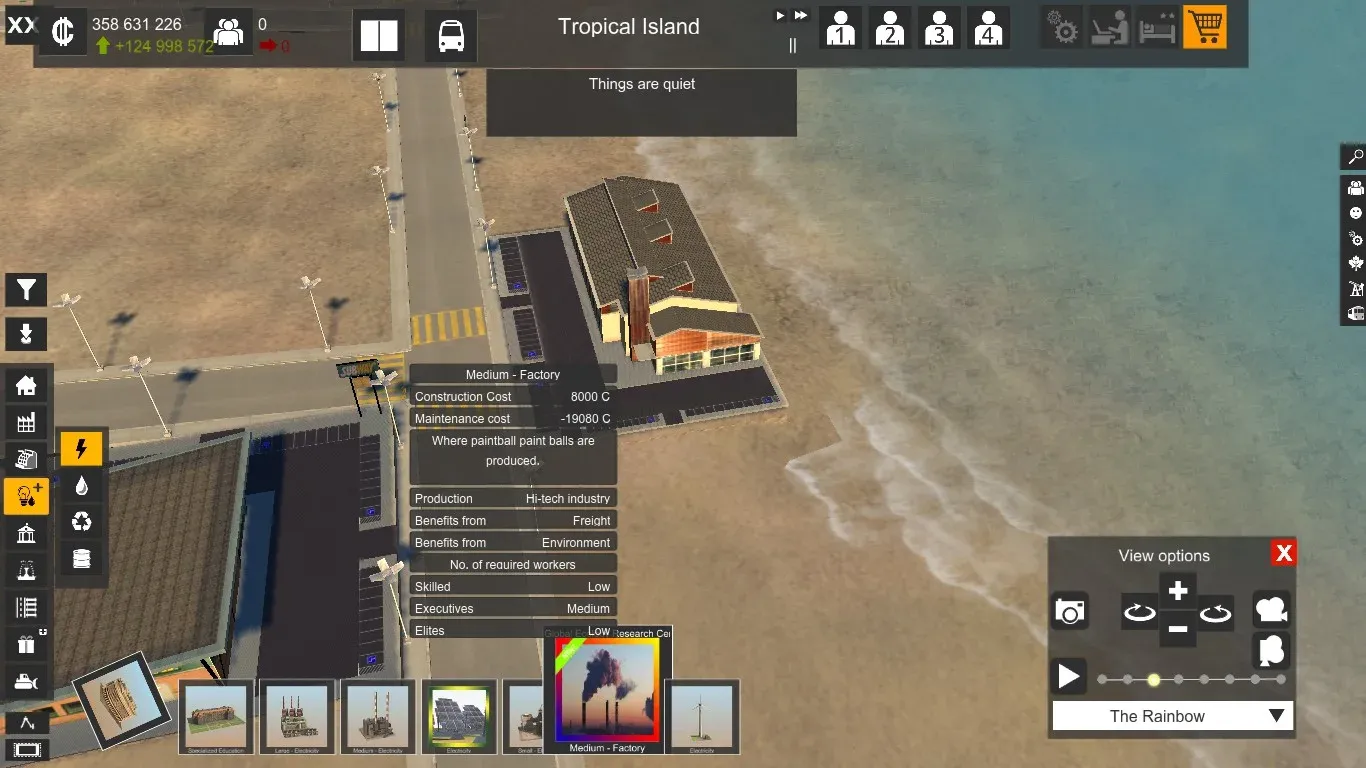Zoom out with the minus button

pos(1178,629)
